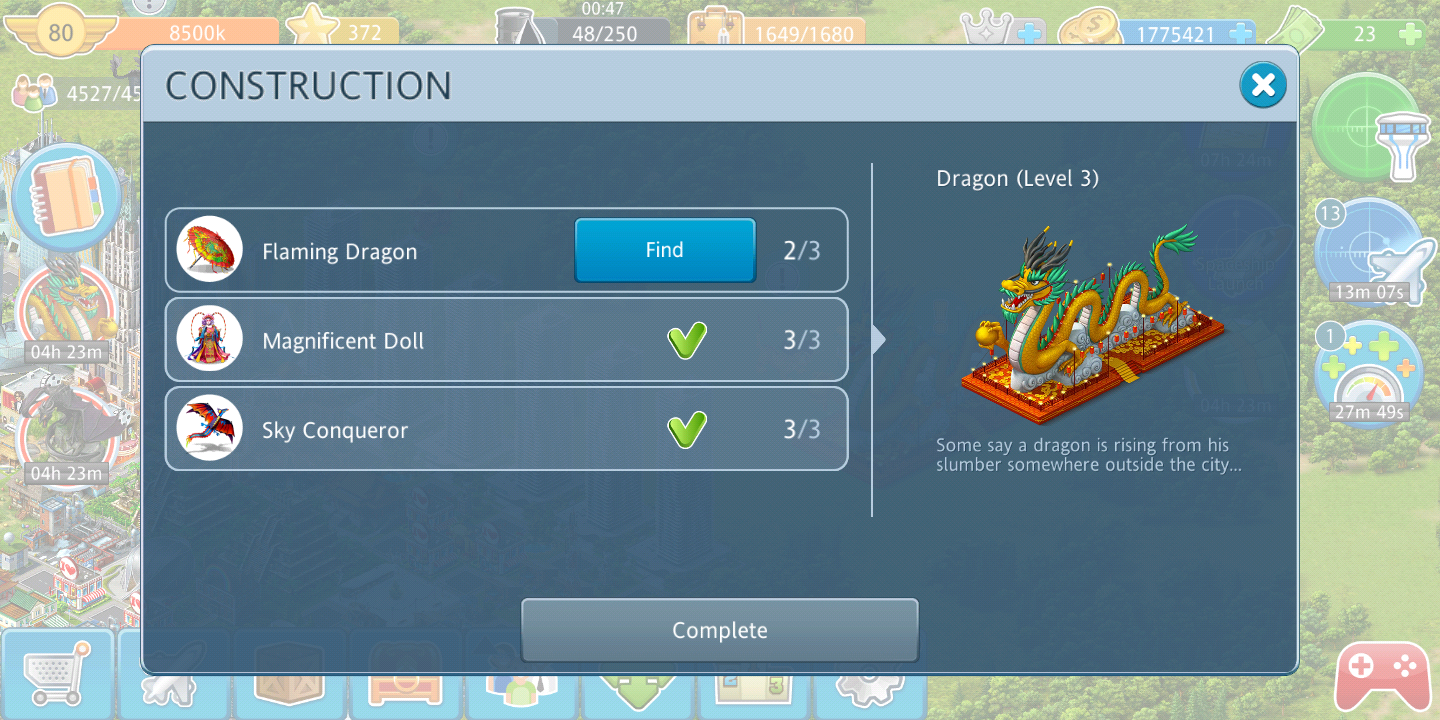This screenshot has width=1440, height=720.
Task: Select the Magnificent Doll row
Action: [x=506, y=340]
